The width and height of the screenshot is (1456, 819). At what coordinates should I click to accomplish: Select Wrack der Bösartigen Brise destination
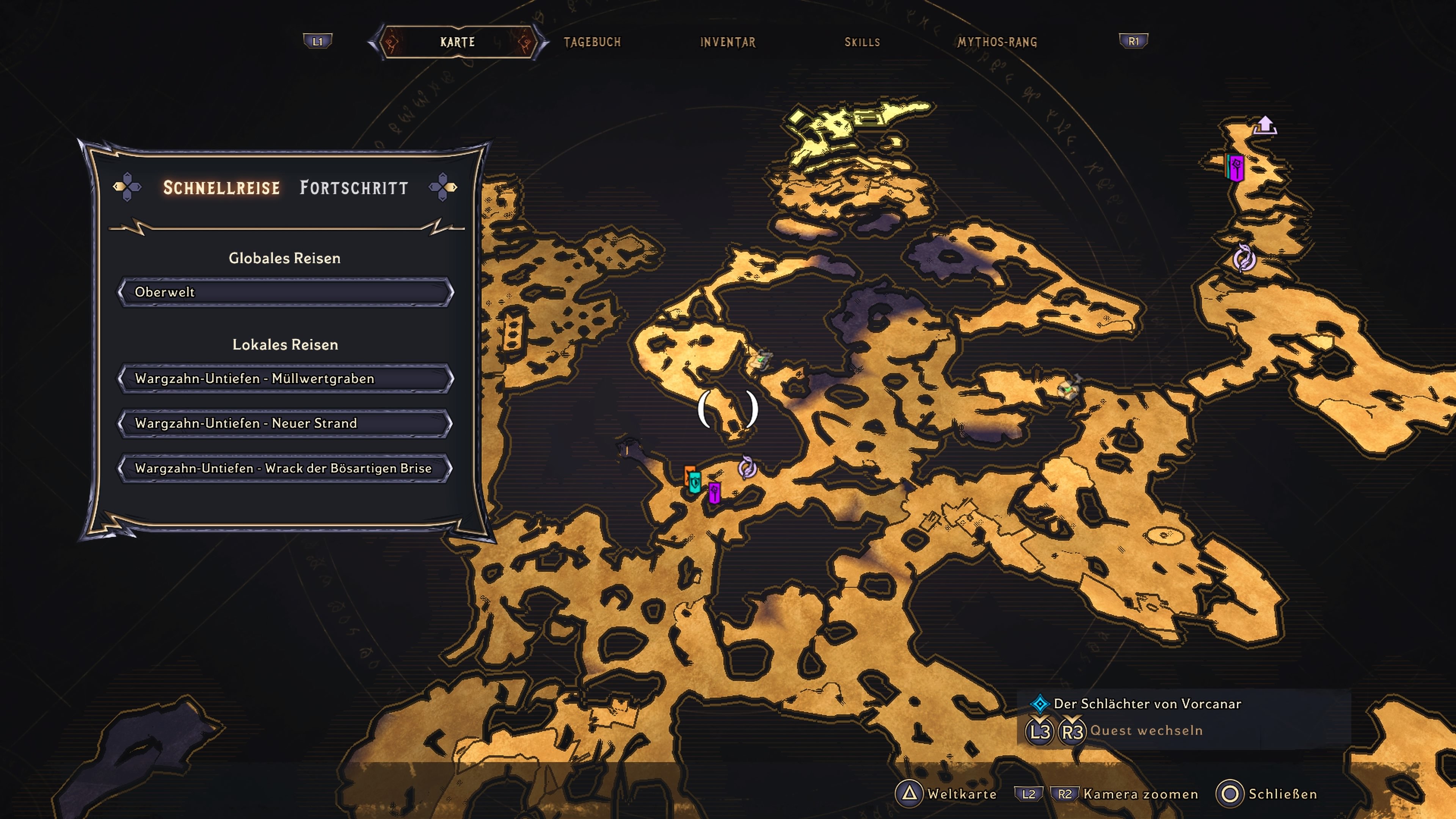[285, 469]
